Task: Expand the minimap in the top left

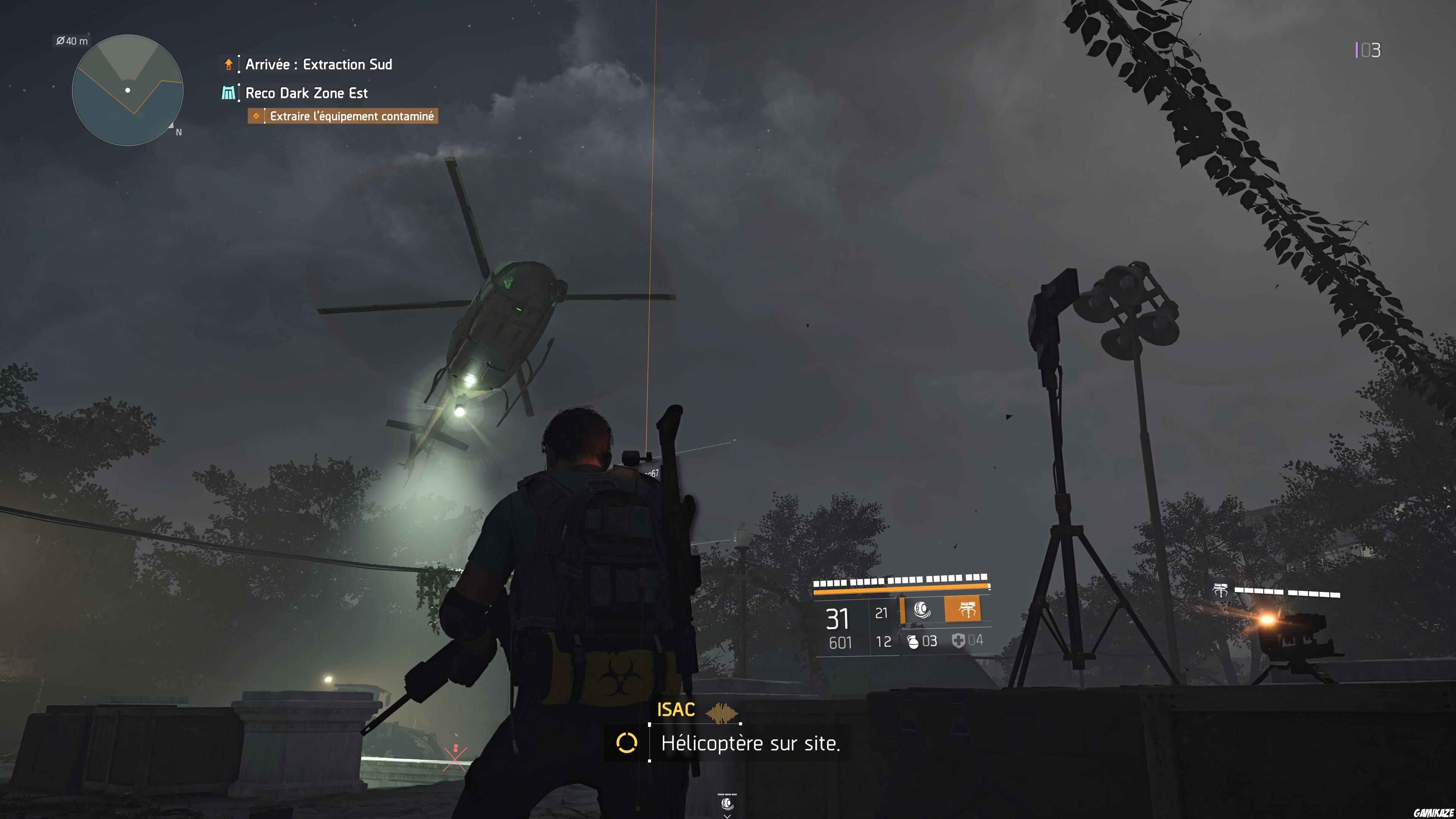Action: point(127,91)
